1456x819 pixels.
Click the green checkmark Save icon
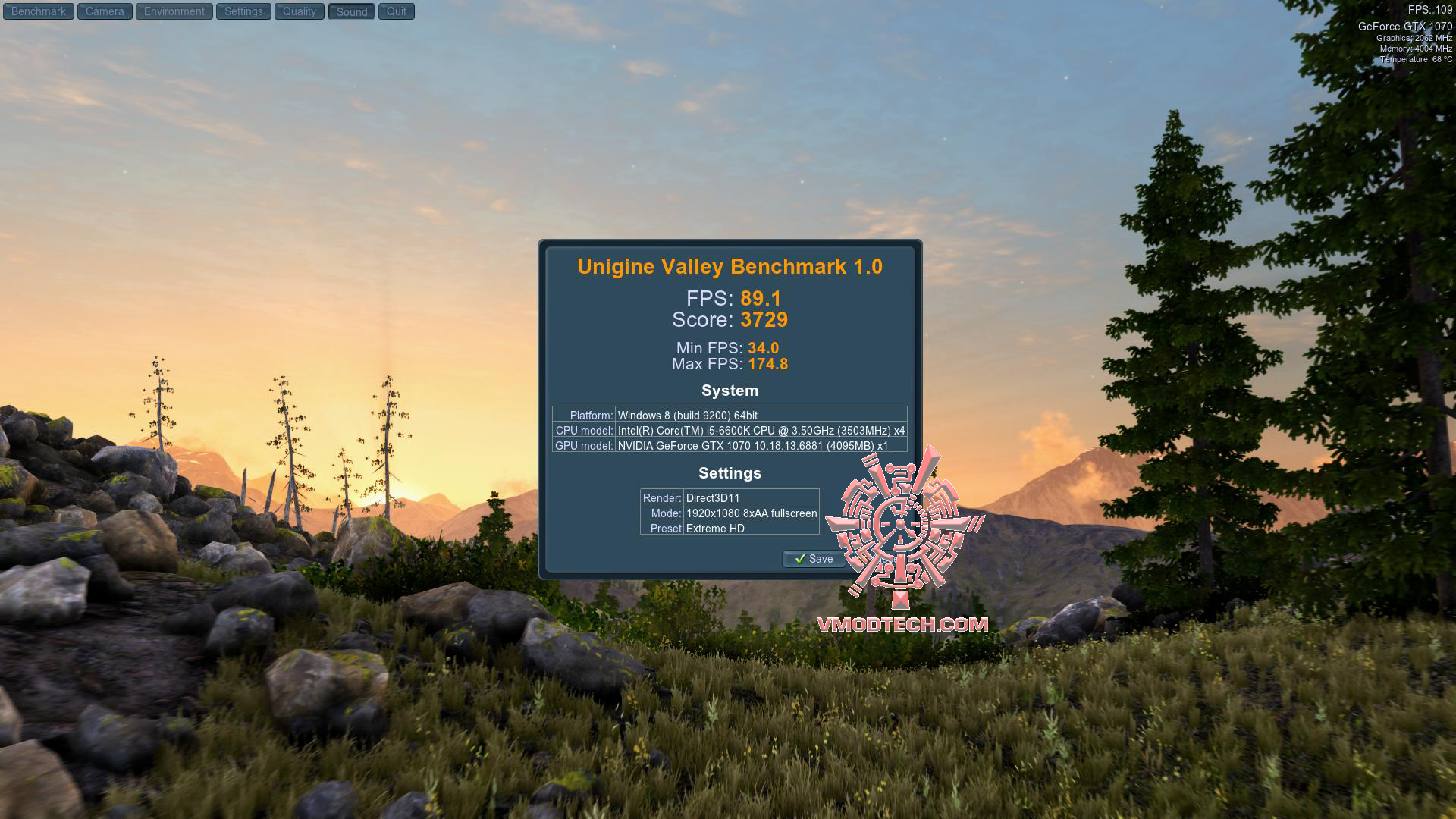coord(800,559)
